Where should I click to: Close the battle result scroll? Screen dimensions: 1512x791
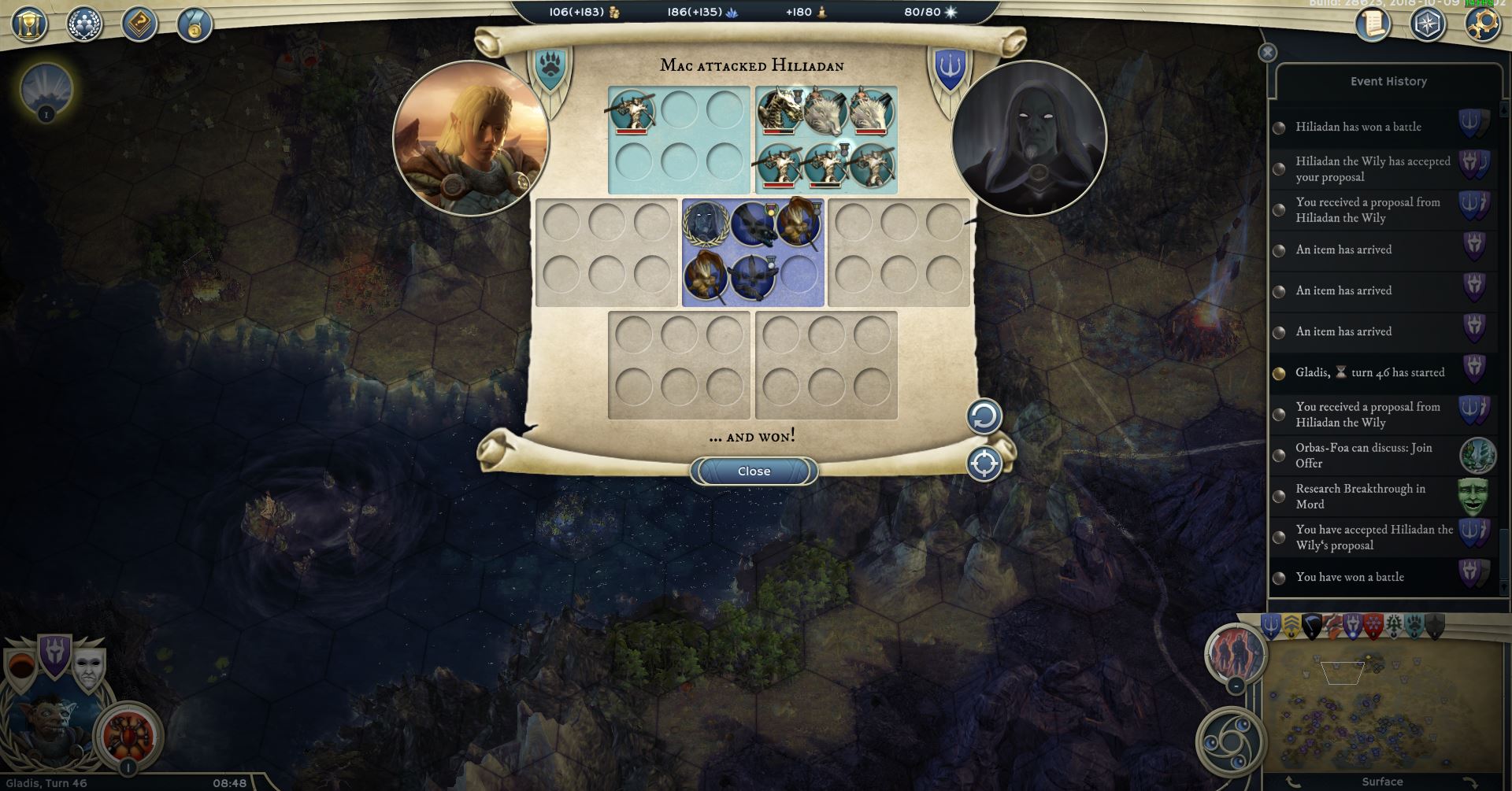coord(754,471)
